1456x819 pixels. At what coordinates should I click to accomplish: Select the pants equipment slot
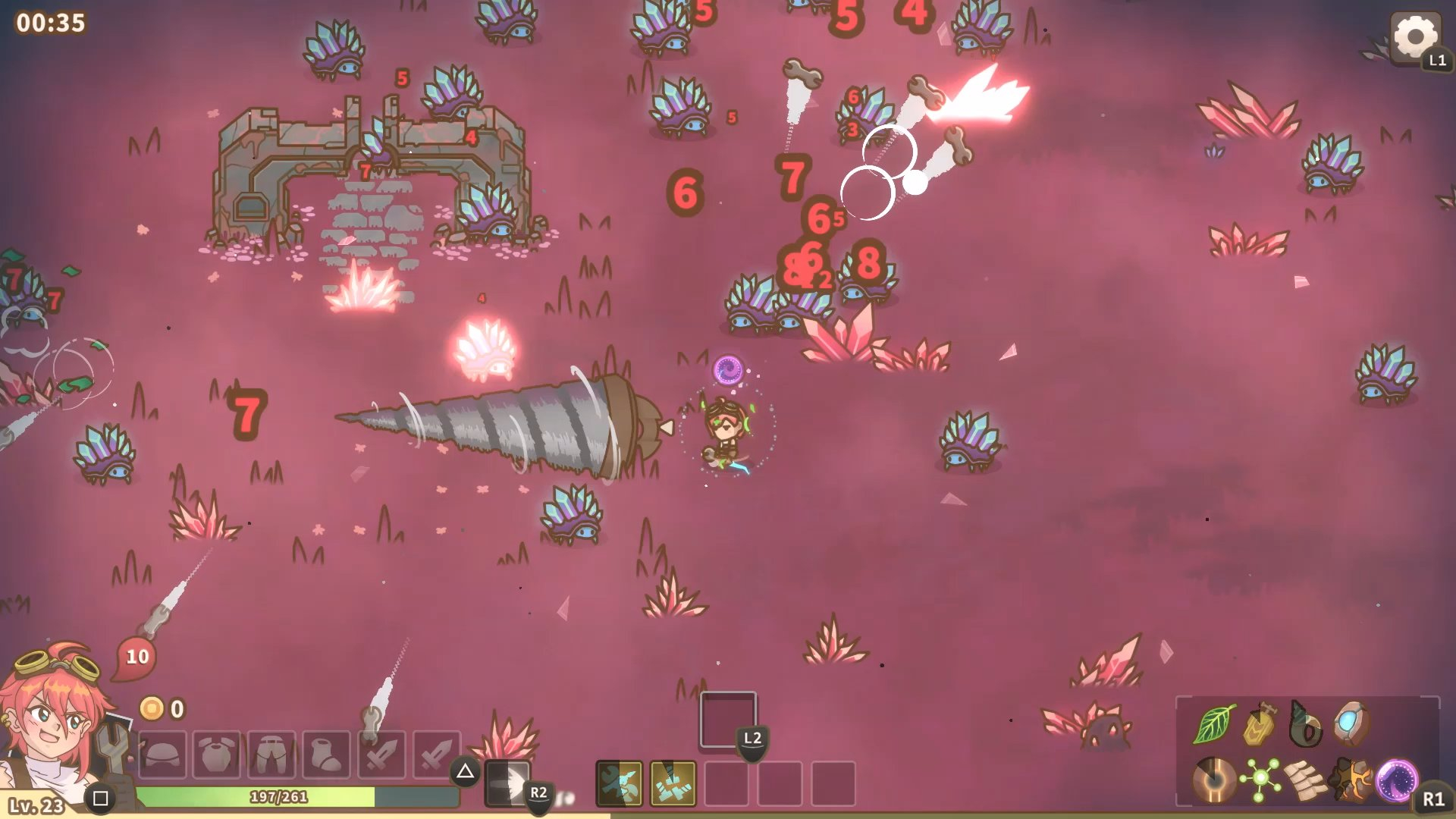point(271,754)
